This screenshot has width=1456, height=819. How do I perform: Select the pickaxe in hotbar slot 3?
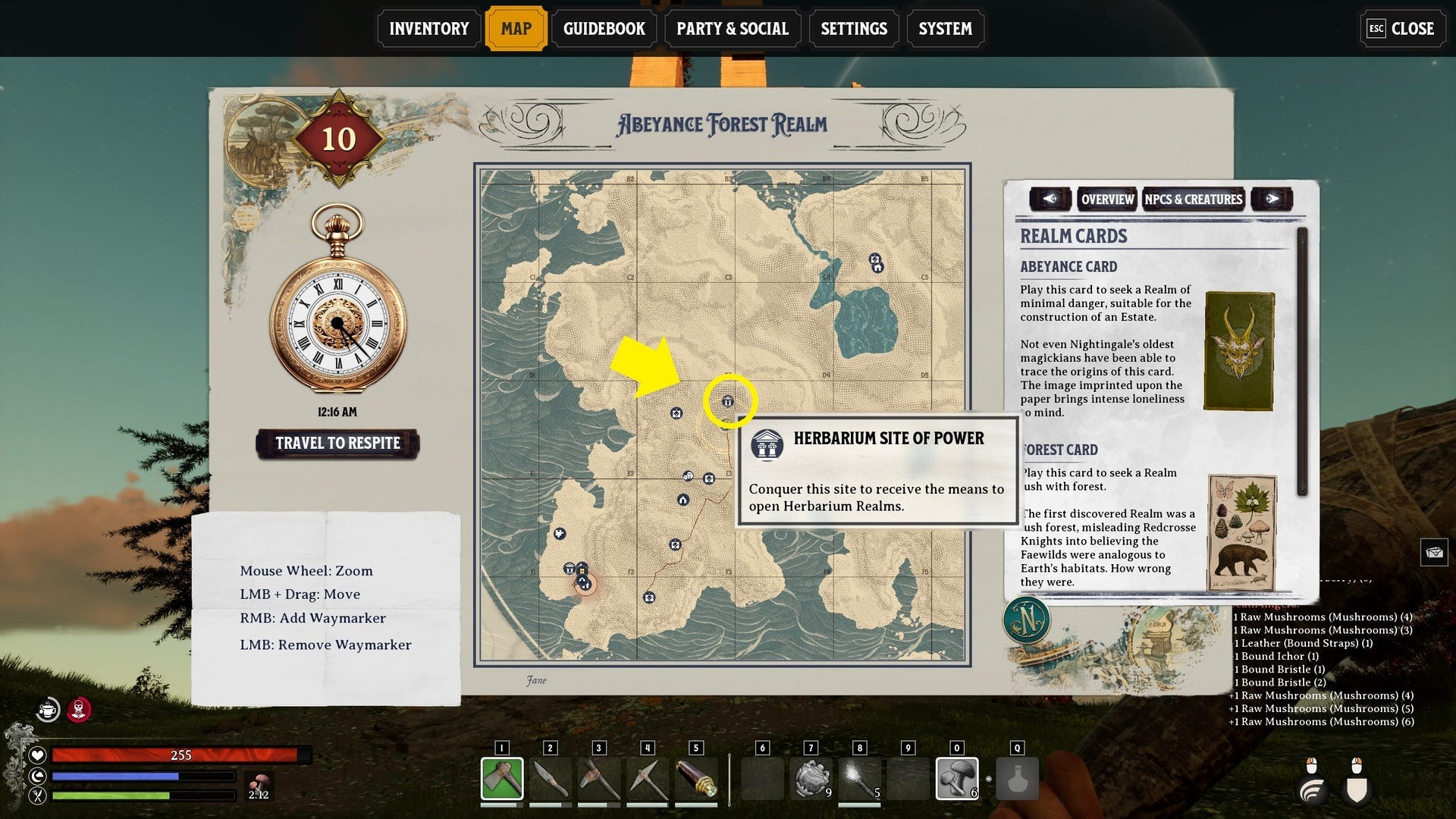(600, 777)
